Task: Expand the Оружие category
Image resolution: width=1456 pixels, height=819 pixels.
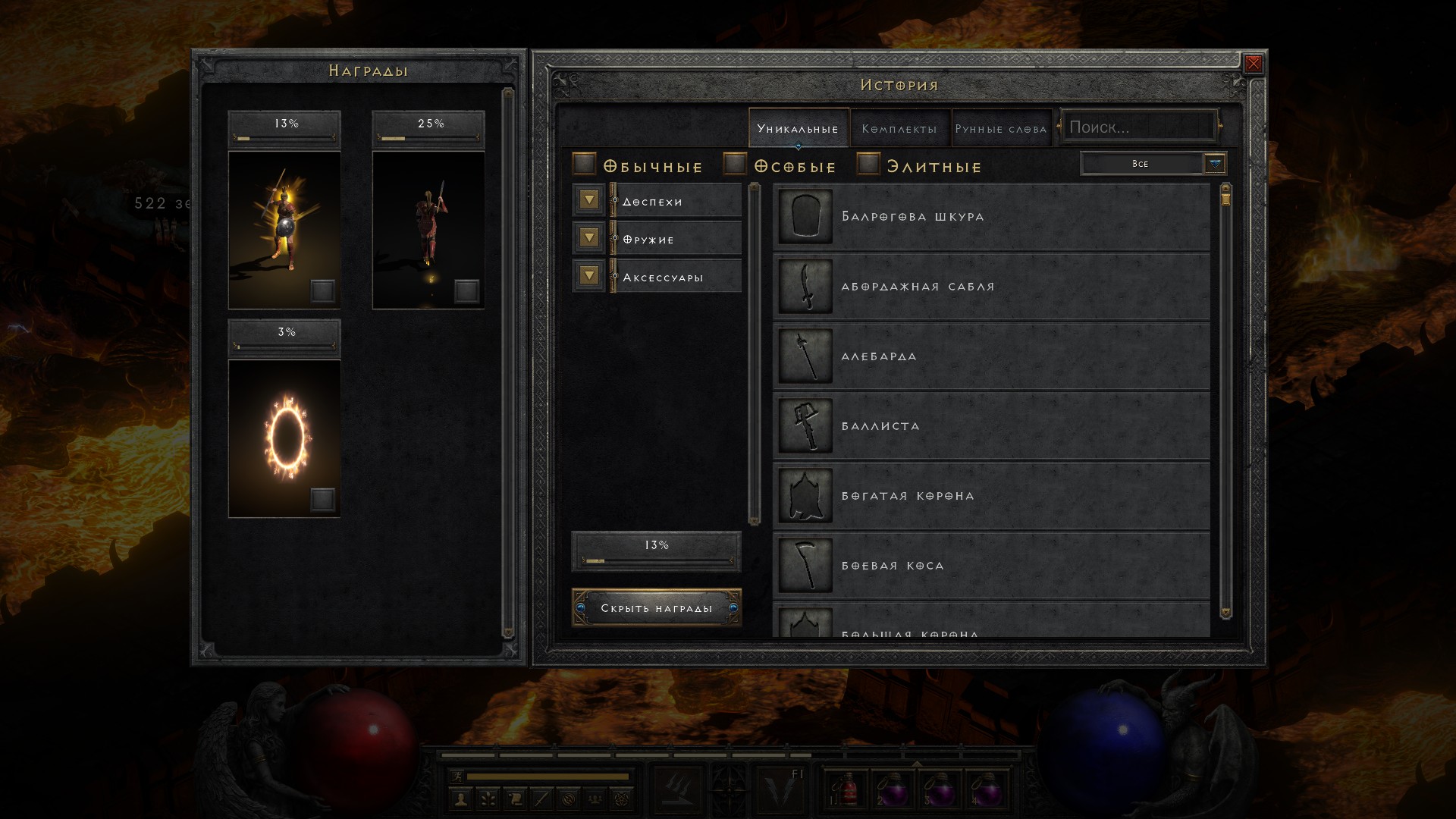Action: (x=589, y=238)
